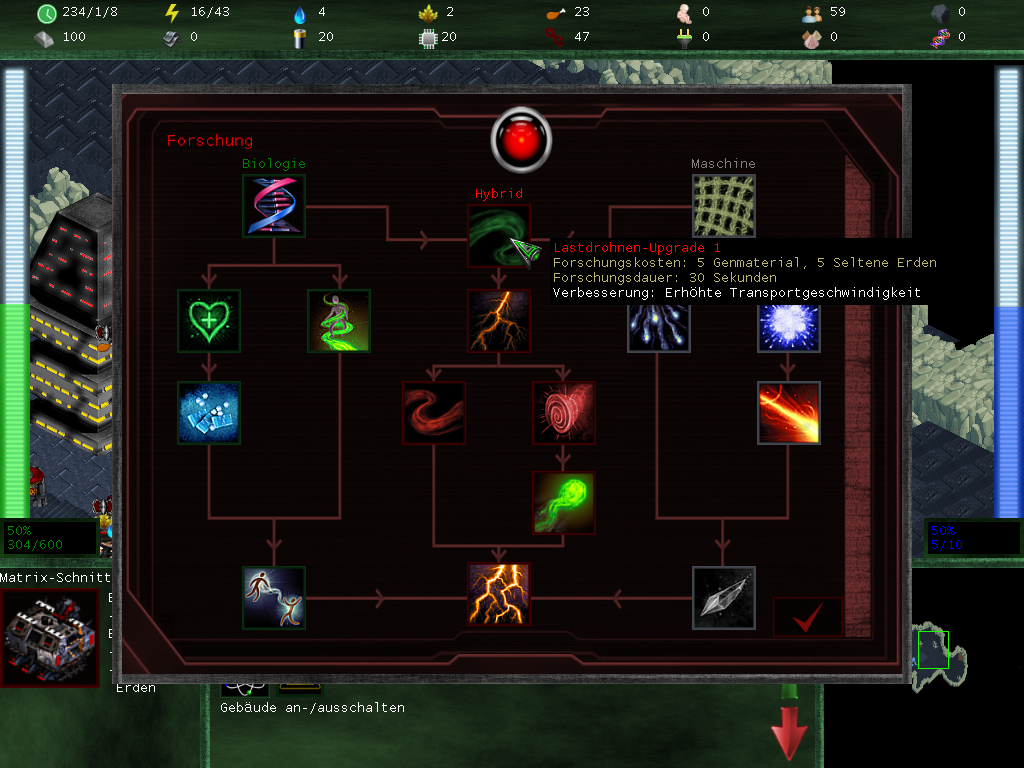1024x768 pixels.
Task: Select the Biologie DNA helix research
Action: [274, 206]
